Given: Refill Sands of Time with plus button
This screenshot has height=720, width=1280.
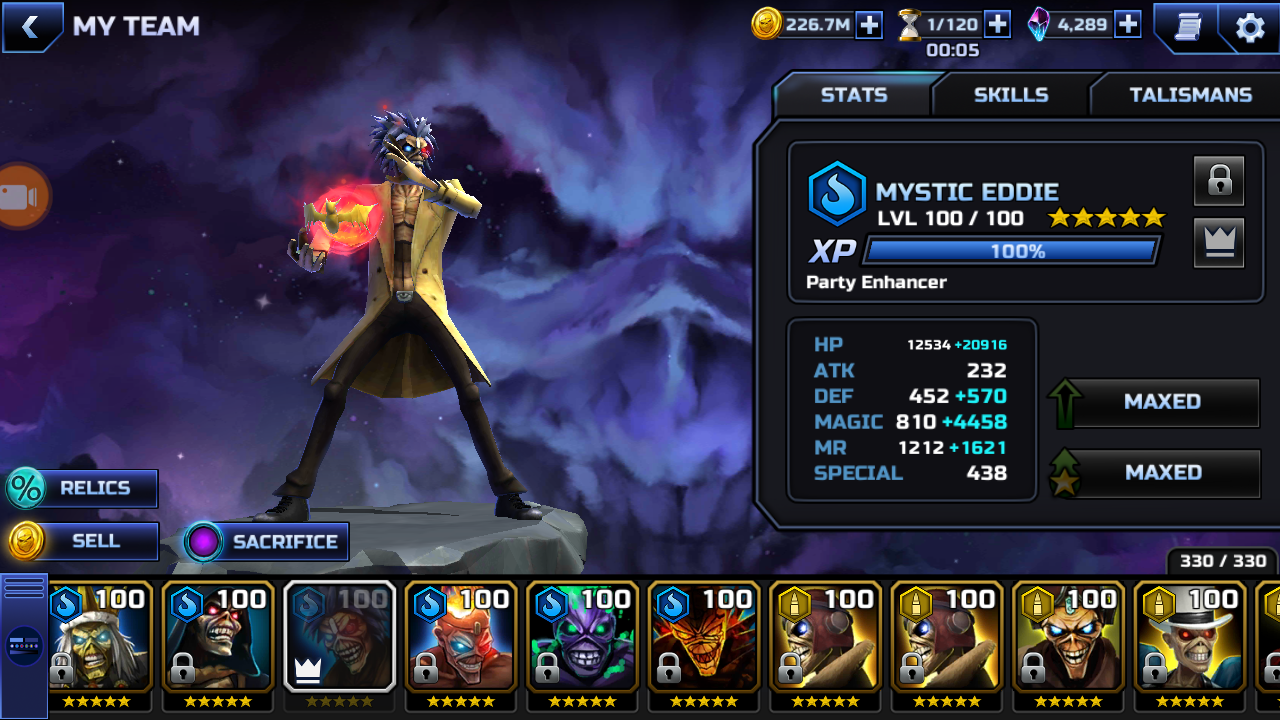Looking at the screenshot, I should pyautogui.click(x=997, y=25).
